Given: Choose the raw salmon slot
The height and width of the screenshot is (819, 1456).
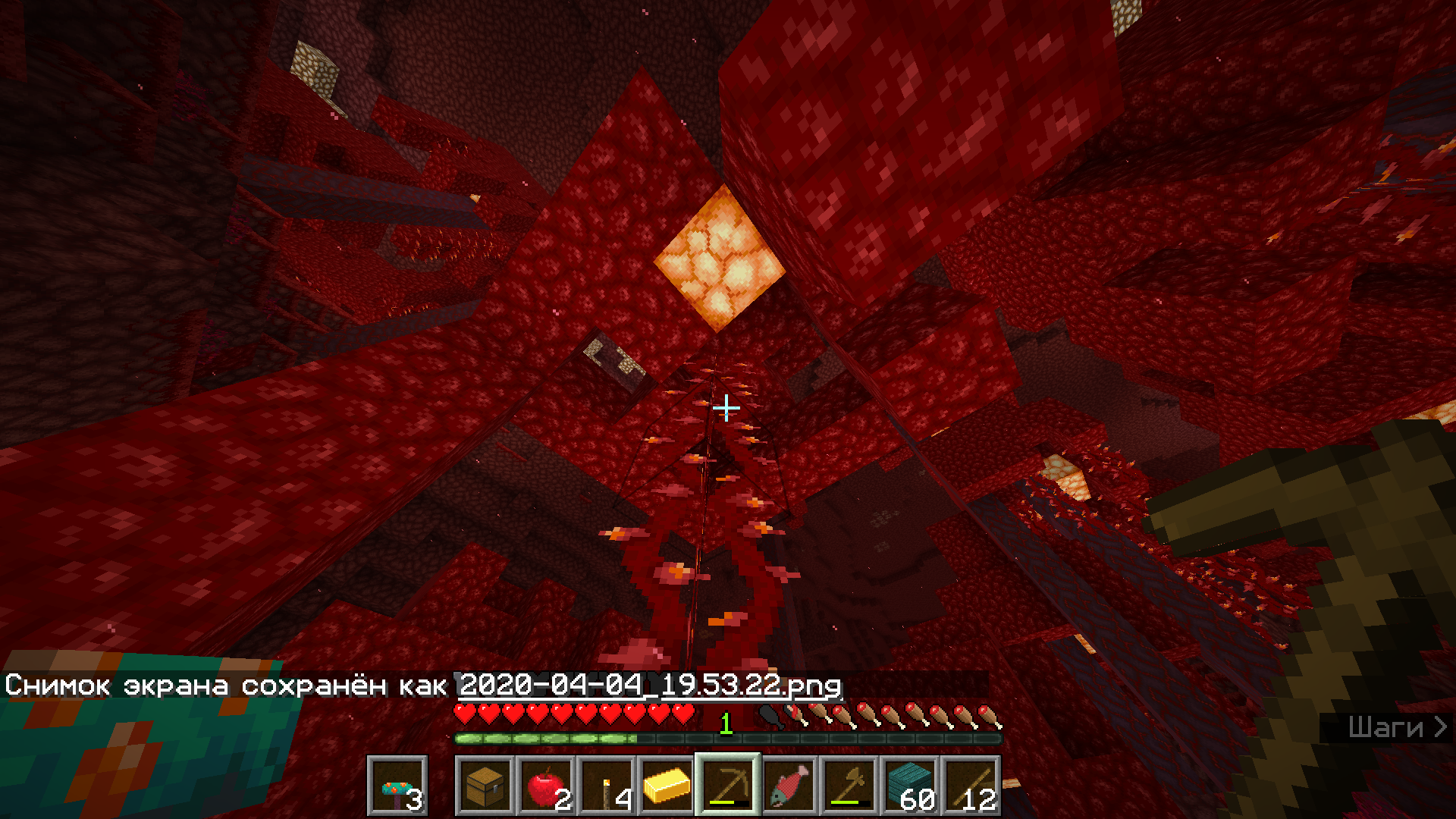Looking at the screenshot, I should coord(789,786).
